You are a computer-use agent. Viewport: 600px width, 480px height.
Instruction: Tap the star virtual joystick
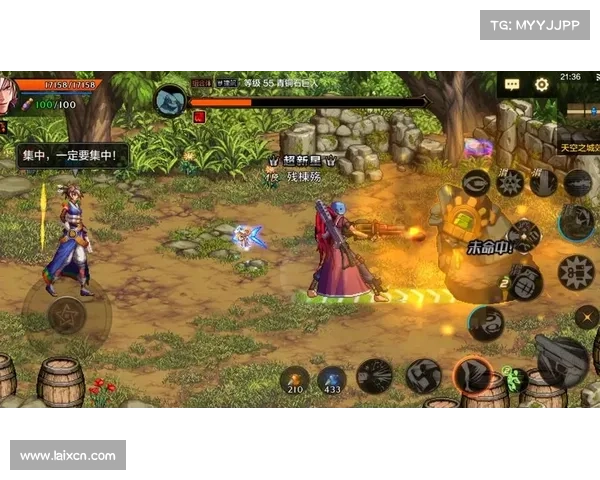coord(66,315)
